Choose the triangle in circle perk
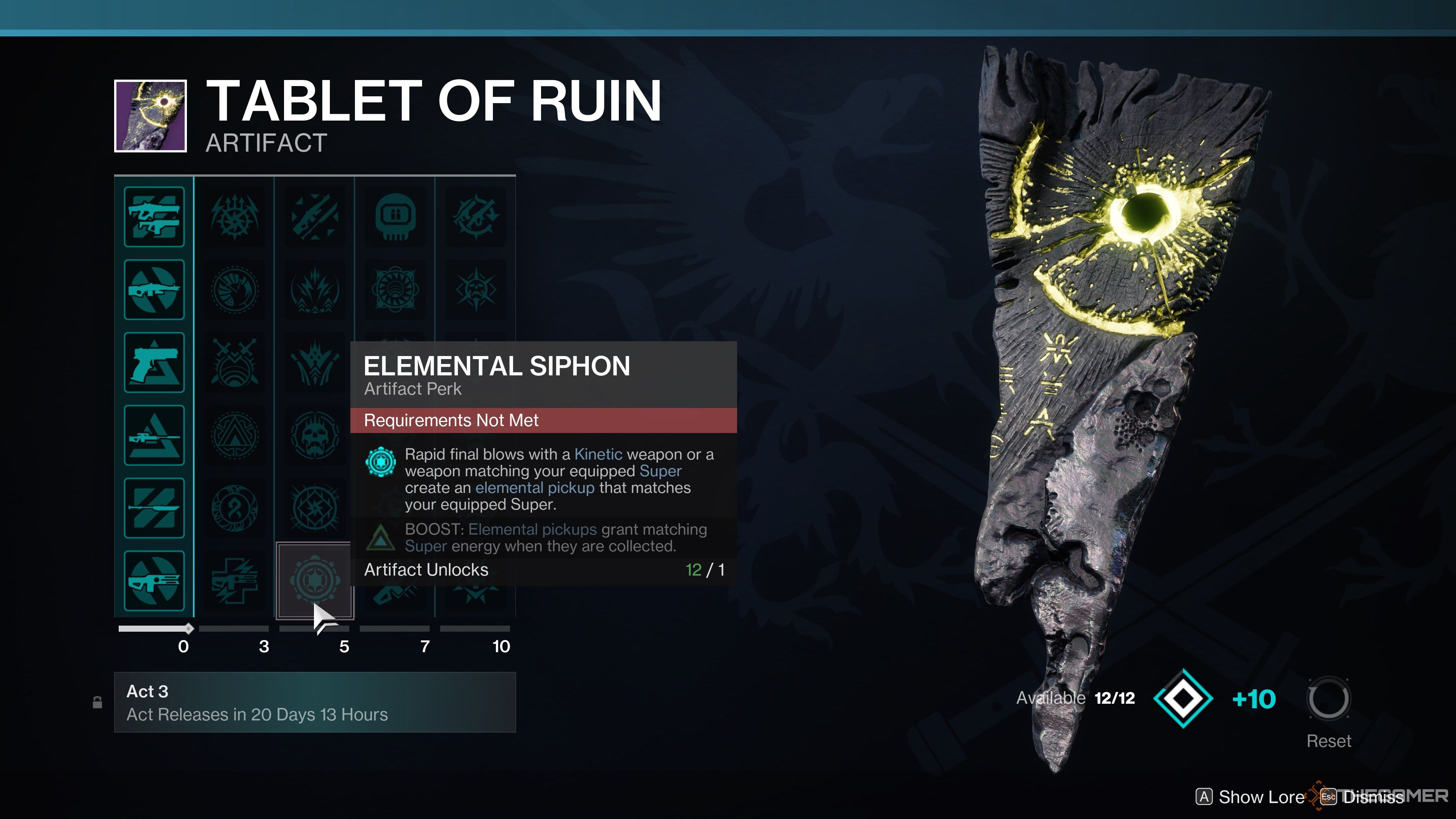Image resolution: width=1456 pixels, height=819 pixels. point(234,435)
